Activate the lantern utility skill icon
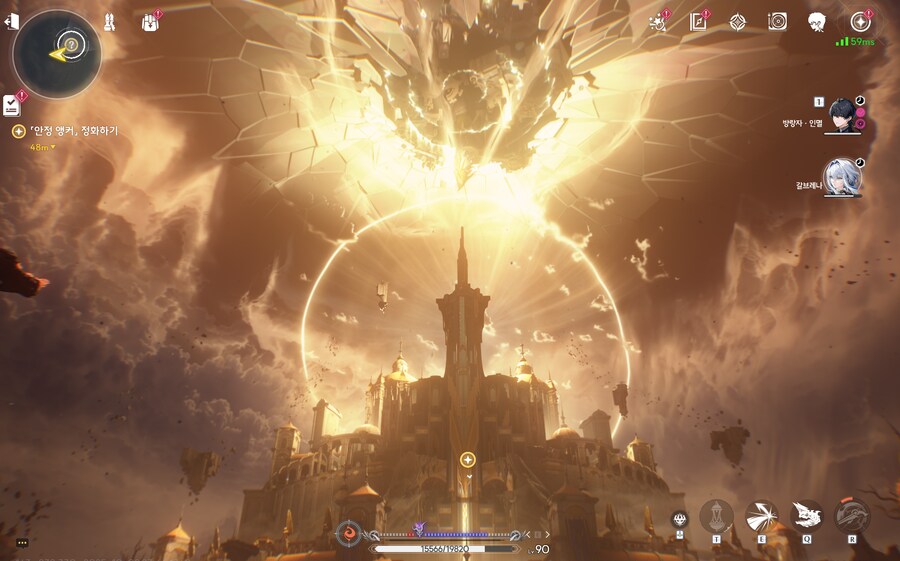Screen dimensions: 900x561 [716, 516]
